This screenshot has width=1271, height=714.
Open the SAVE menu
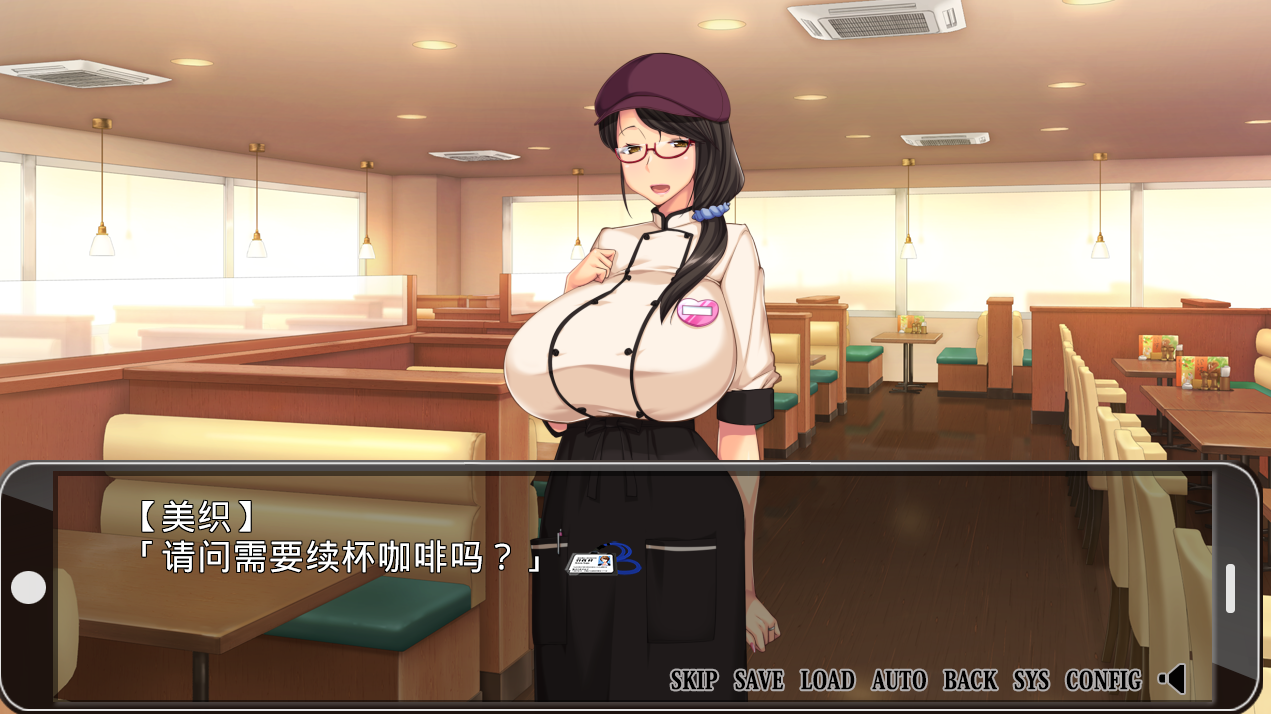point(759,681)
